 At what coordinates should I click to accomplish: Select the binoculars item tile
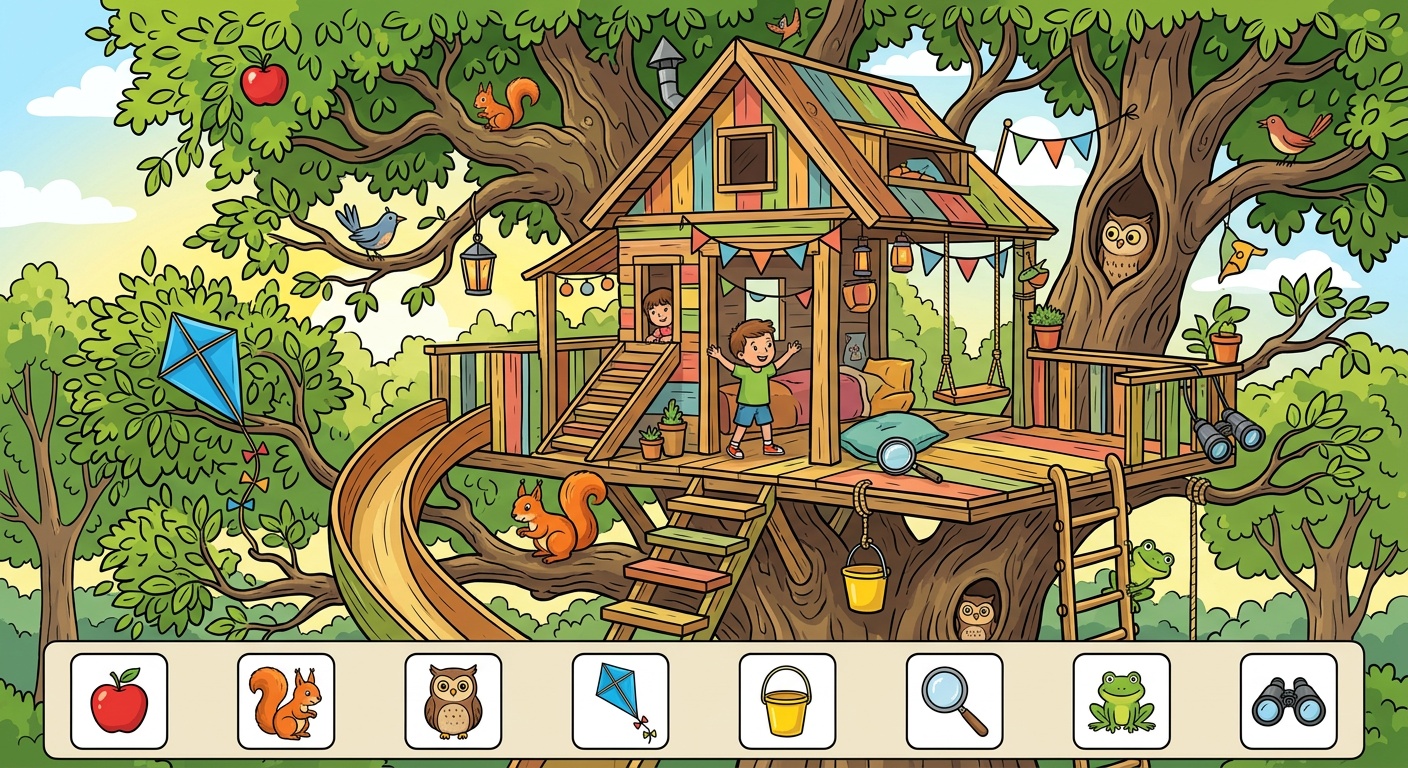coord(1288,701)
